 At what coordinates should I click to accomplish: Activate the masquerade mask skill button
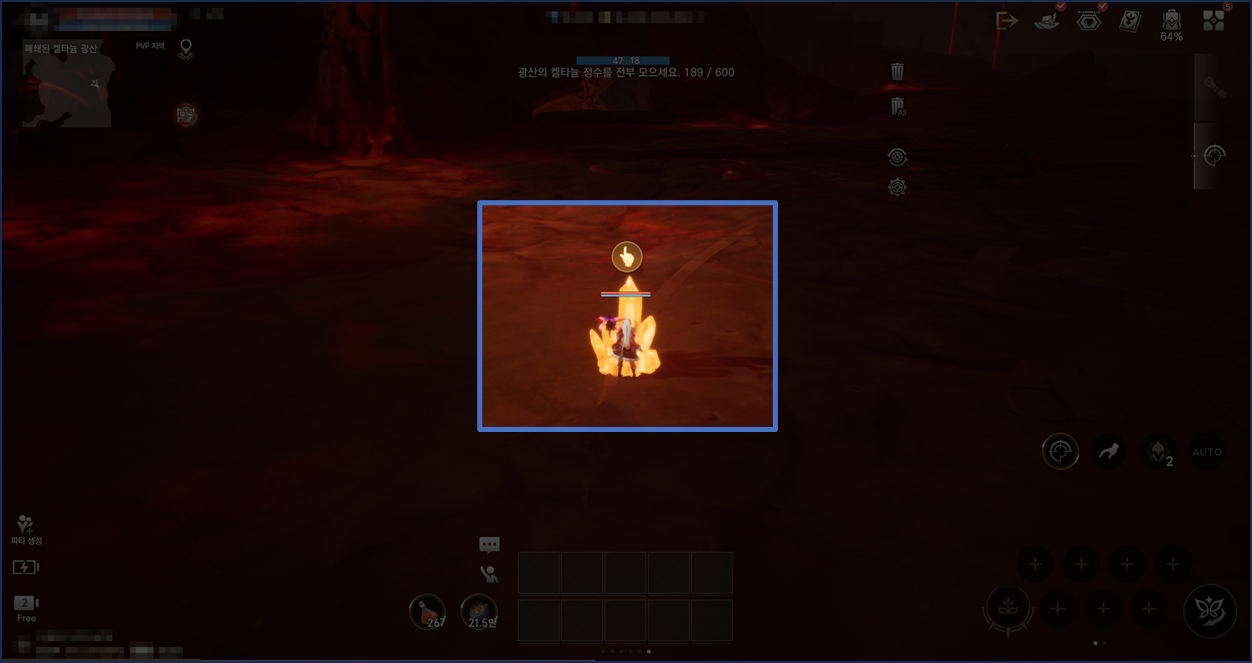[x=1008, y=608]
